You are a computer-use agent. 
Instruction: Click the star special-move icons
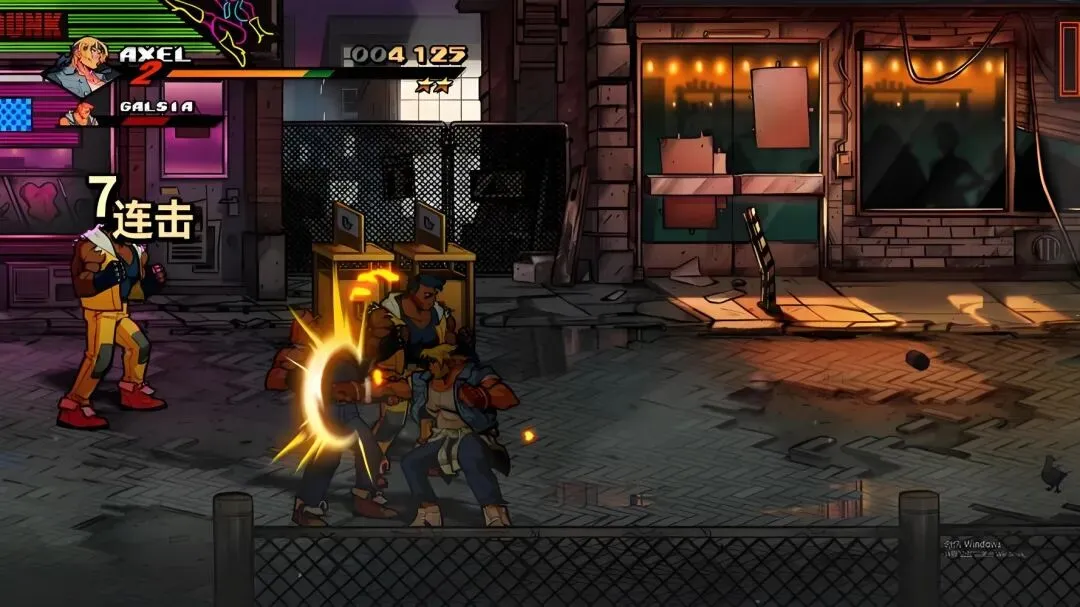434,86
